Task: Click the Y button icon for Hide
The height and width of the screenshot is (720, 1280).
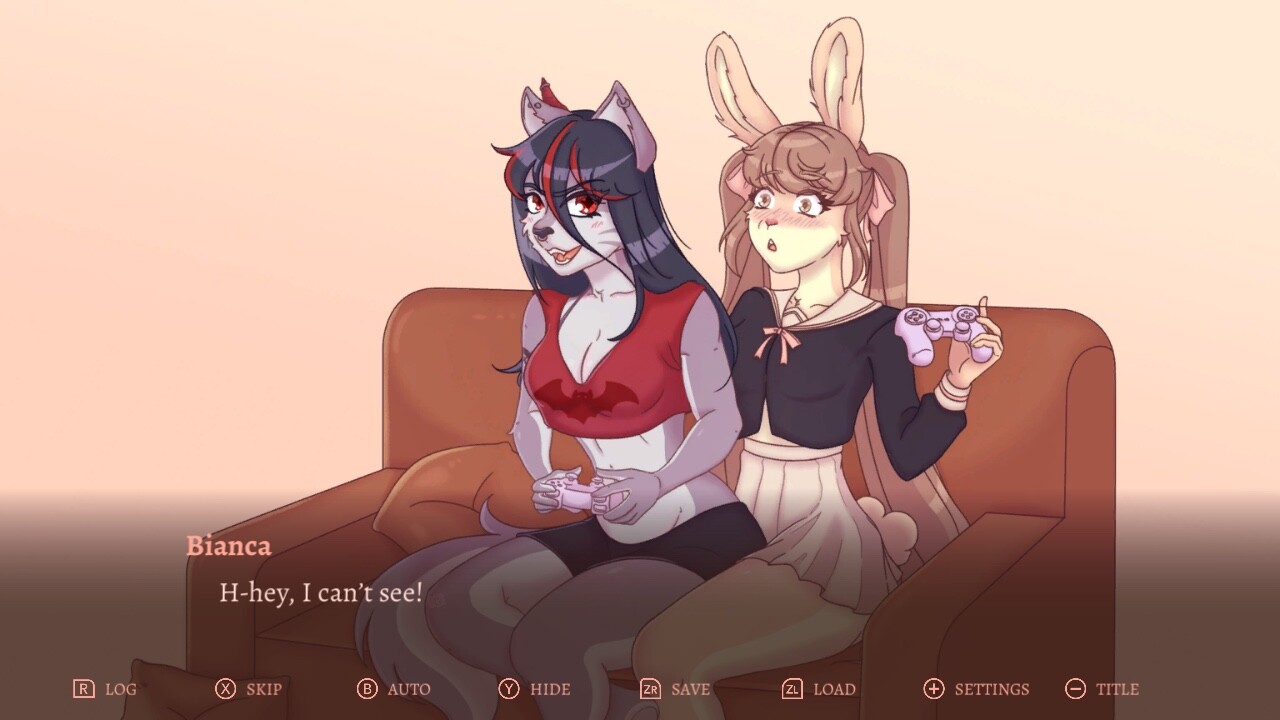Action: (x=510, y=689)
